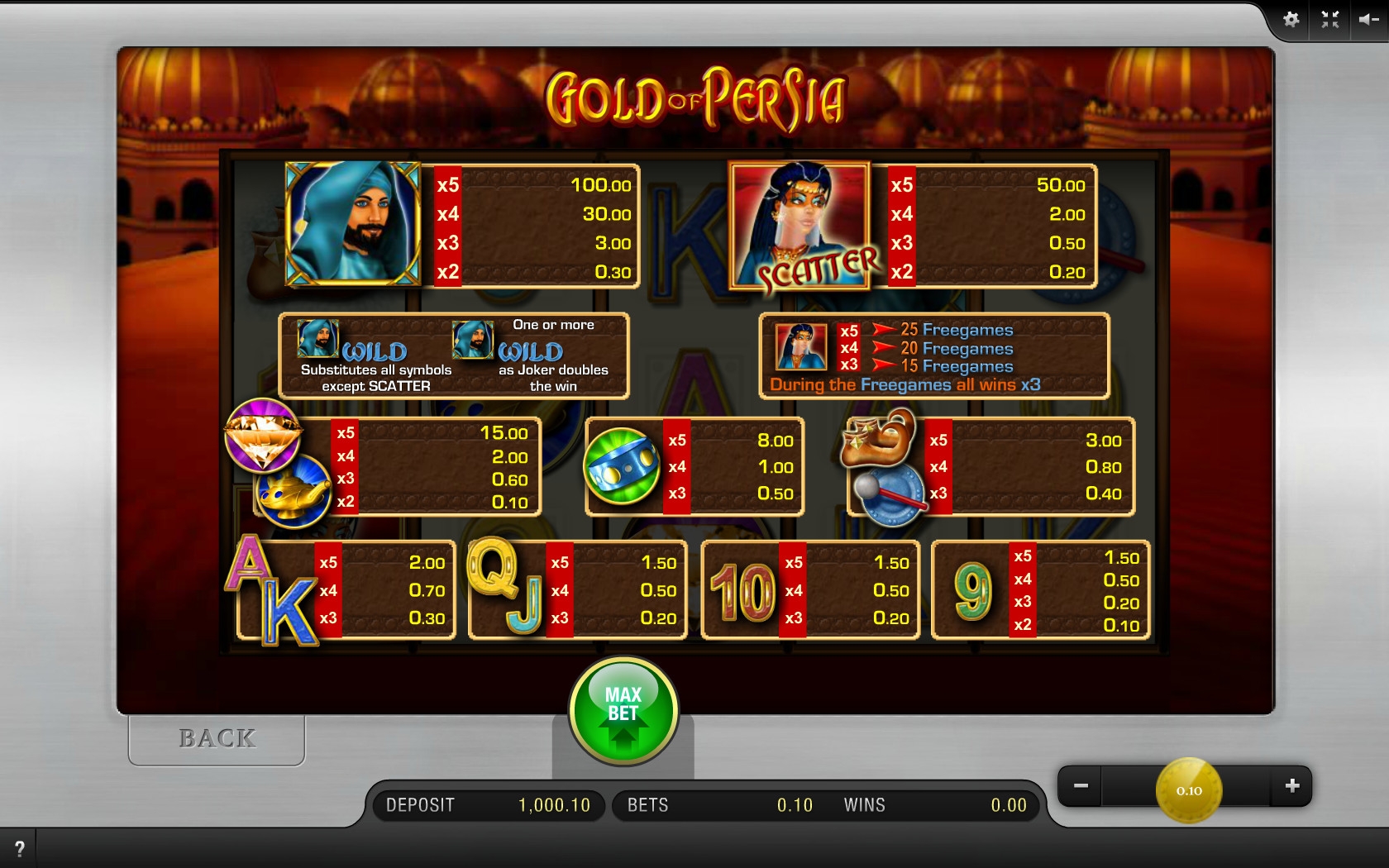The image size is (1389, 868).
Task: Decrease the bet with the minus button
Action: coord(1081,785)
